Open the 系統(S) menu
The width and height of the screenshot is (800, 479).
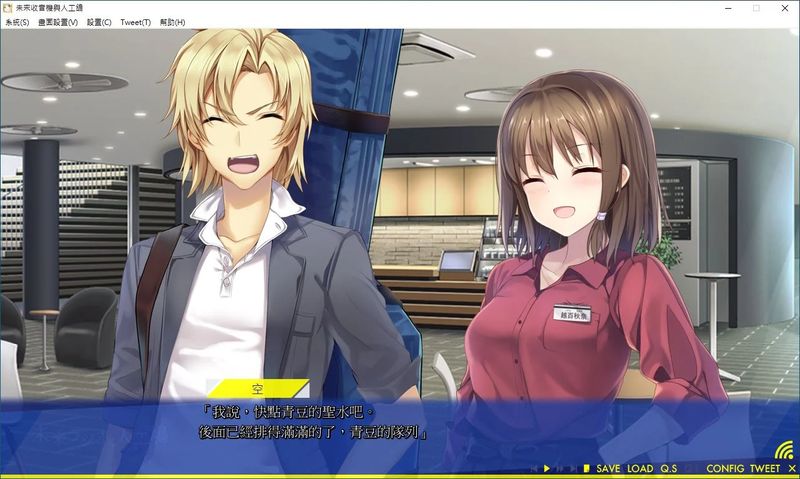tap(17, 22)
